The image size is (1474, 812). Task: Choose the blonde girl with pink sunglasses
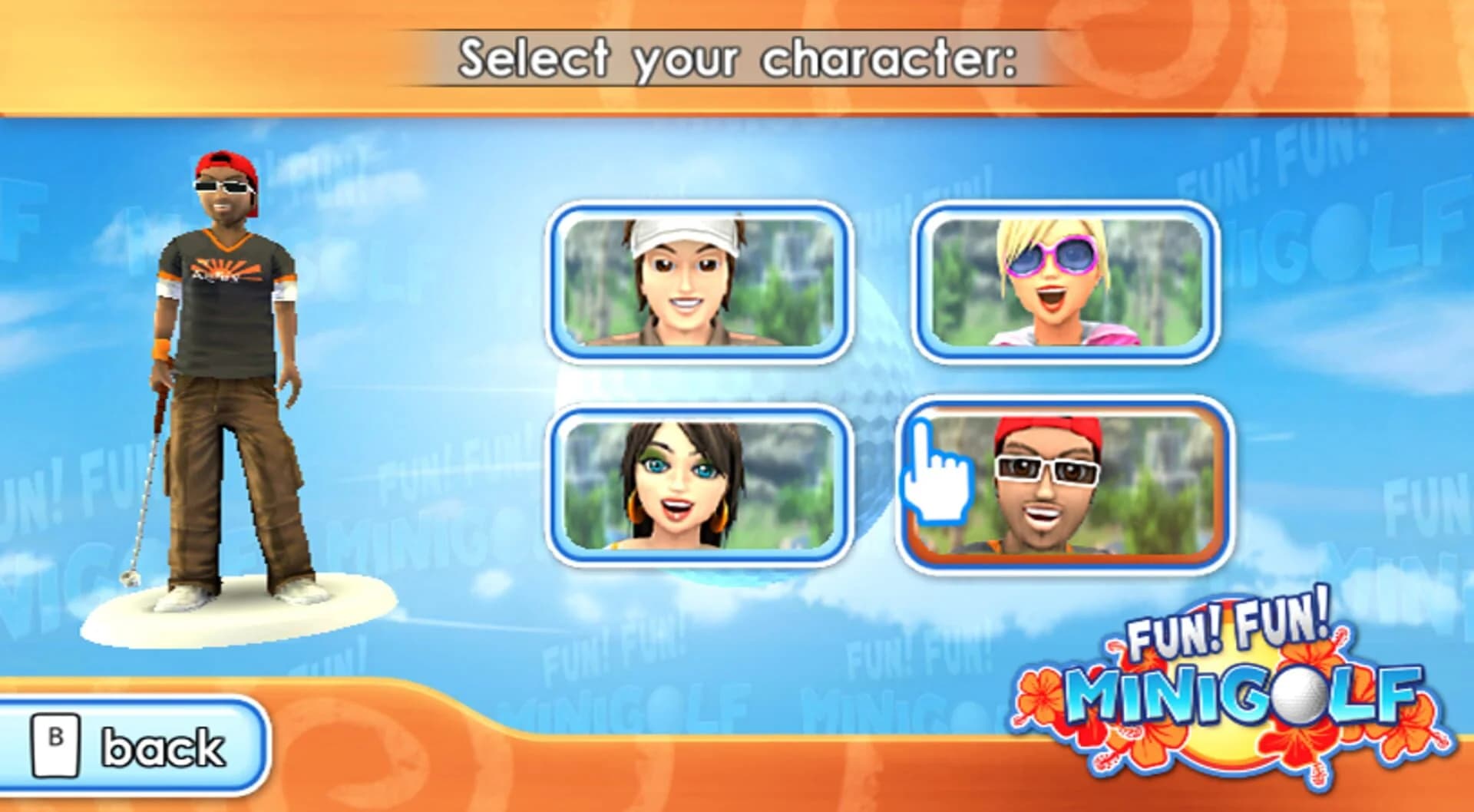pos(1066,282)
